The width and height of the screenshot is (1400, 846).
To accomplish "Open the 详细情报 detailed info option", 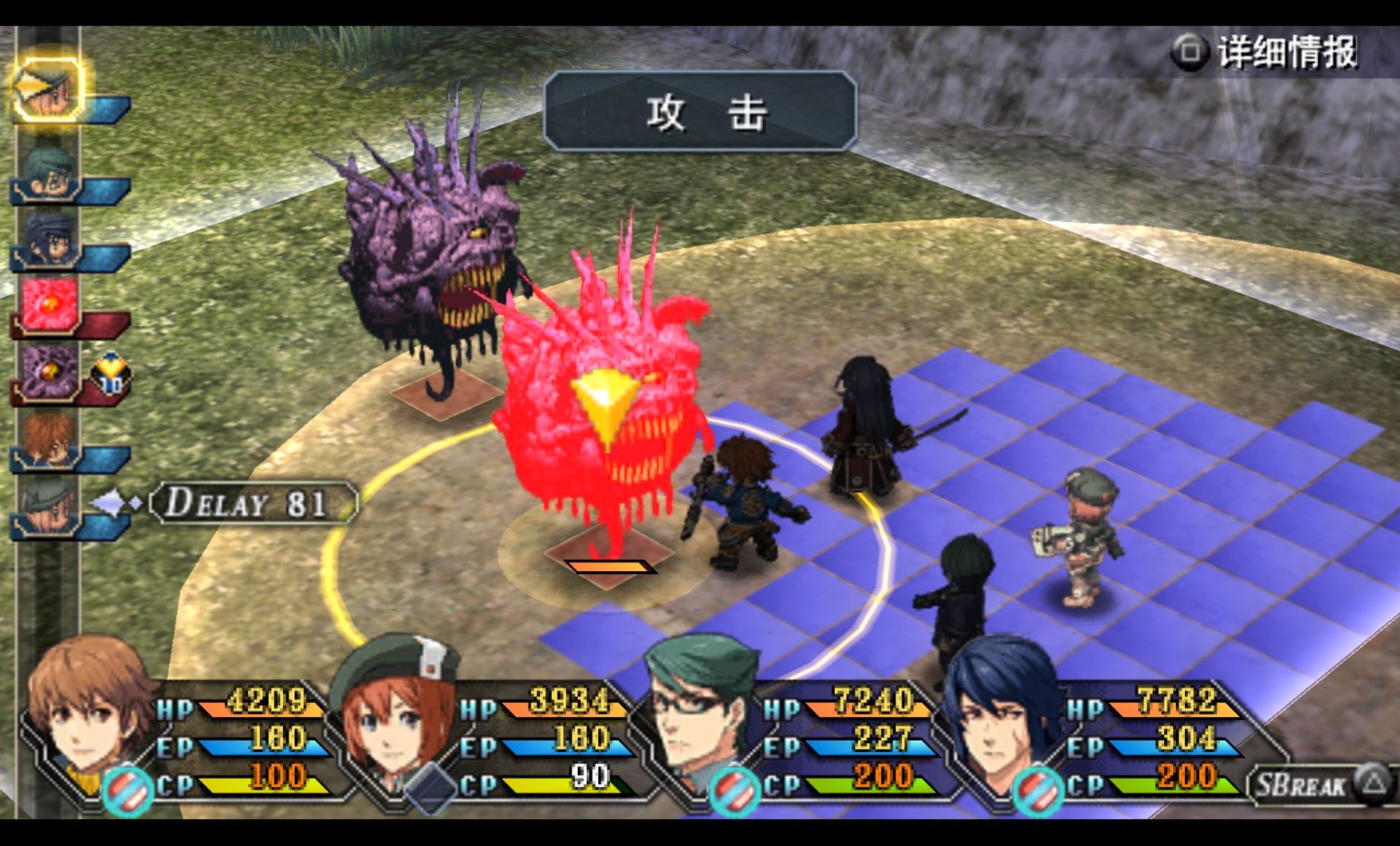I will 1266,53.
